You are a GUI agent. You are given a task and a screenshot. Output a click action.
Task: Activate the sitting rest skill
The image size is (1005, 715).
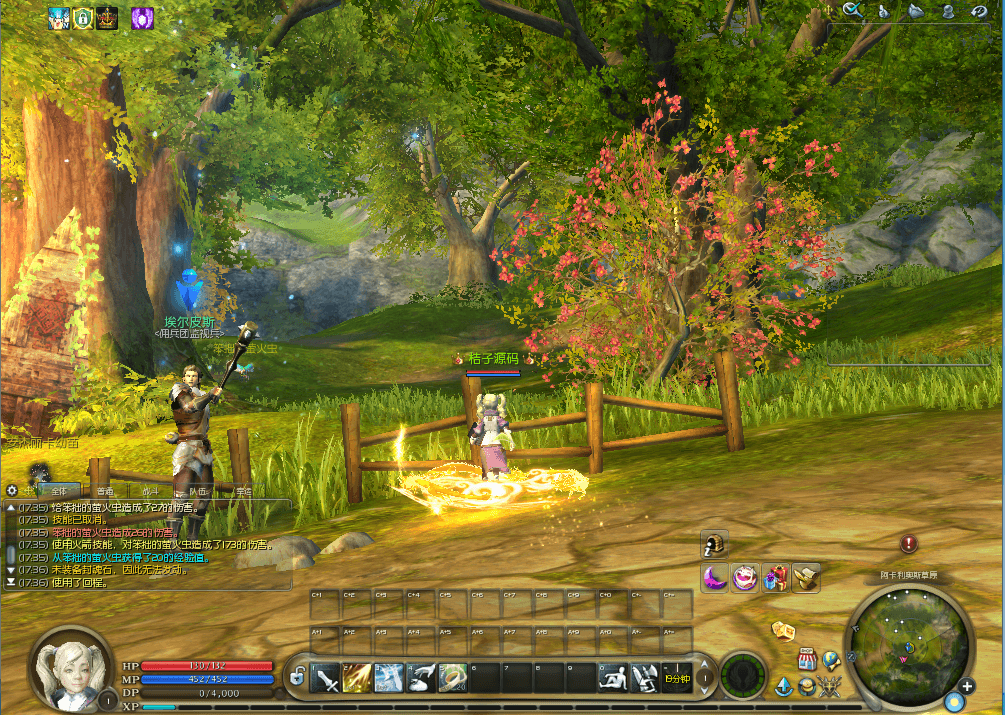point(613,679)
